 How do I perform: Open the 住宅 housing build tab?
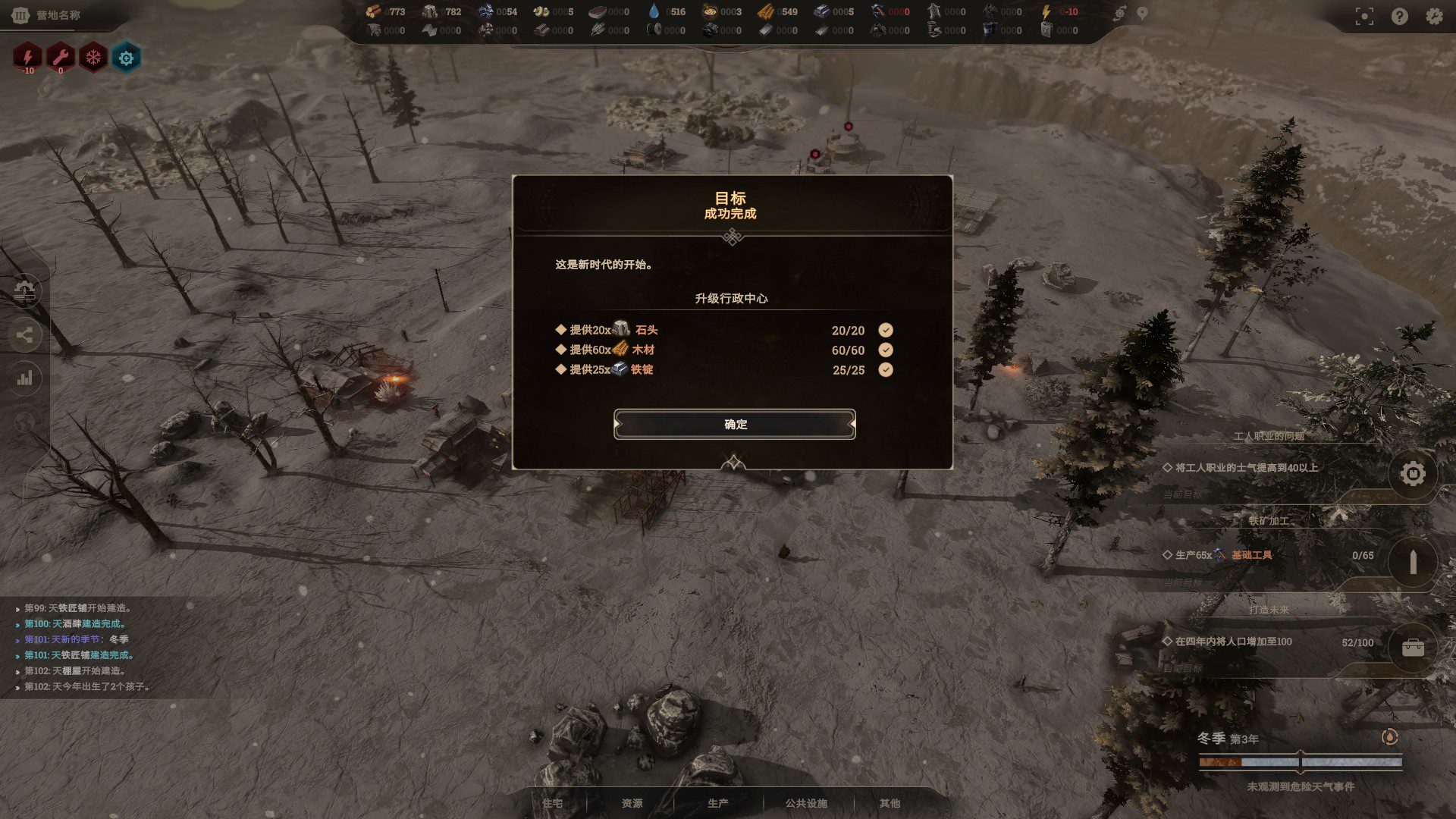(552, 803)
